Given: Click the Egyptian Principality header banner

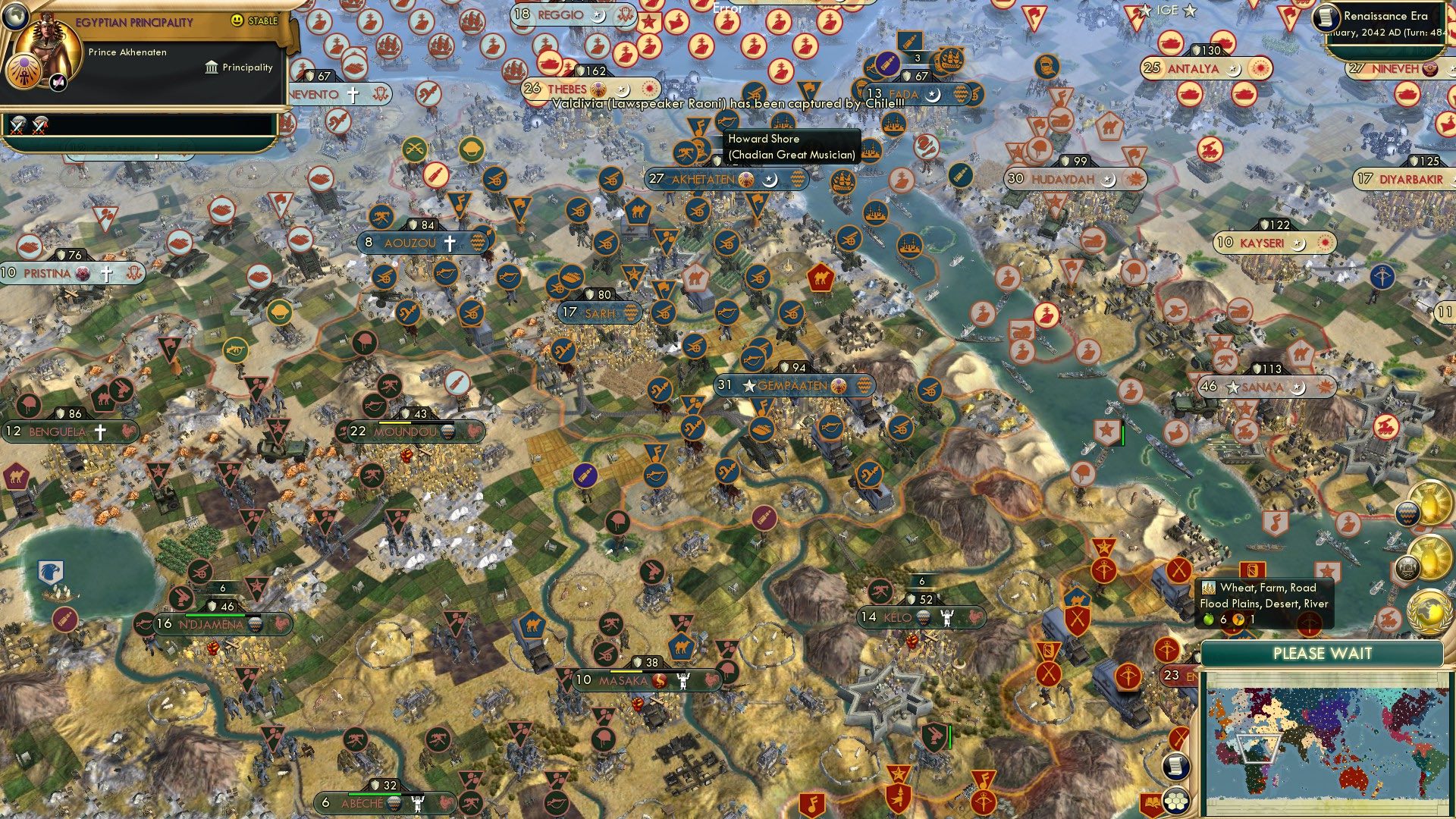Looking at the screenshot, I should pyautogui.click(x=133, y=20).
